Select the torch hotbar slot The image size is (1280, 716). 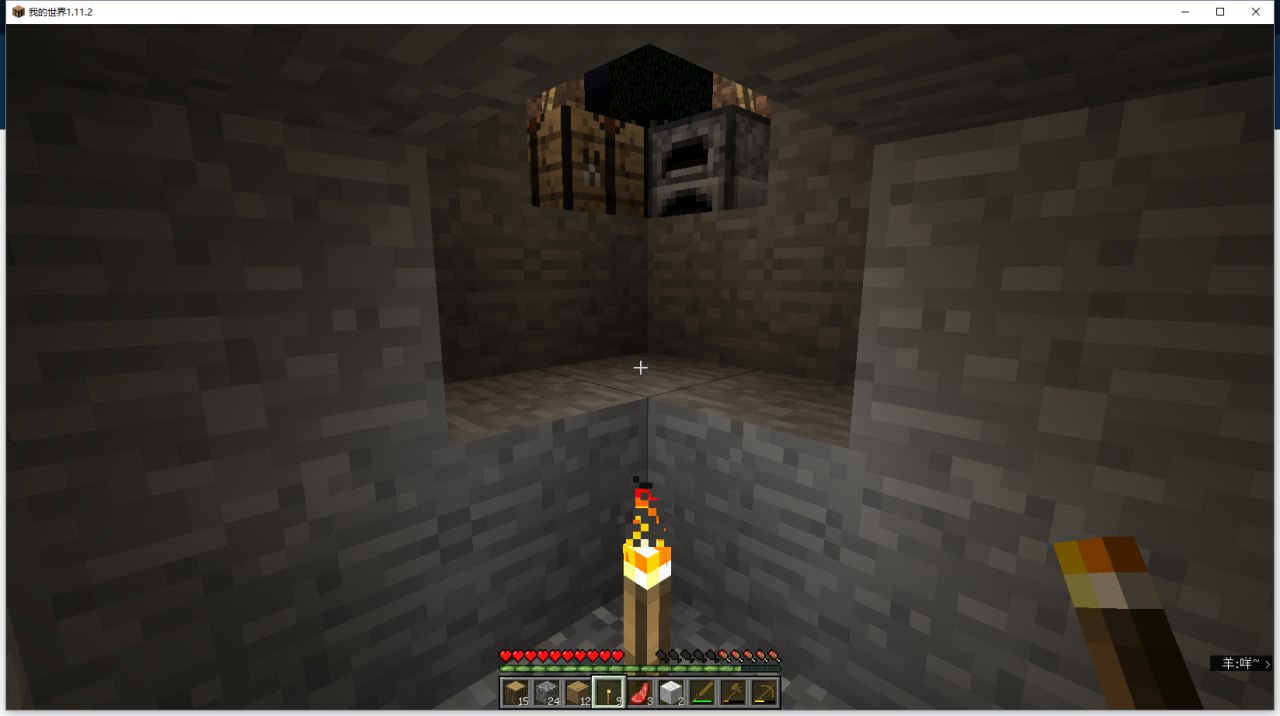click(x=609, y=692)
